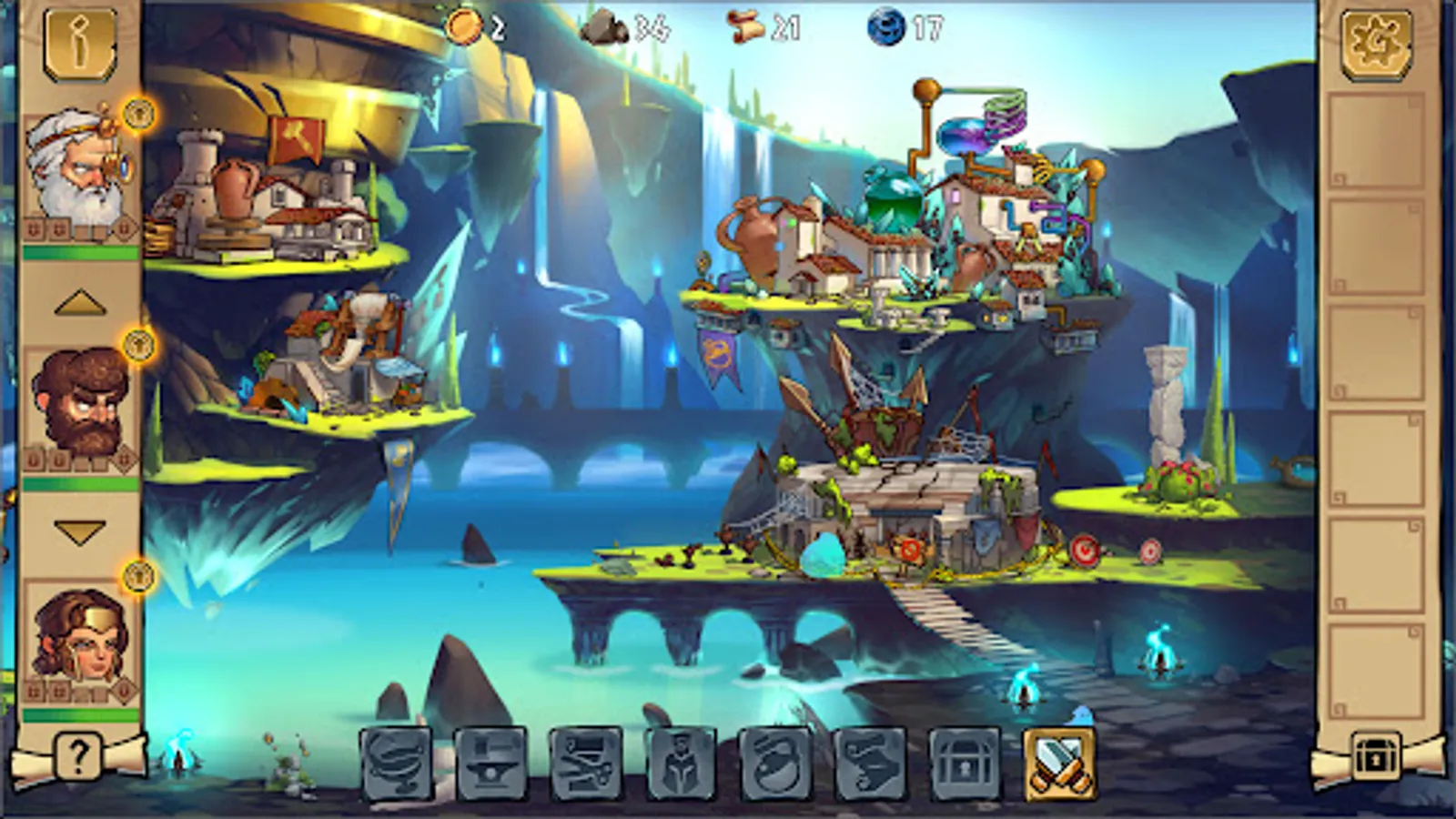Screen dimensions: 1456x819
Task: Select Zeus's portrait in the left panel
Action: click(x=77, y=168)
